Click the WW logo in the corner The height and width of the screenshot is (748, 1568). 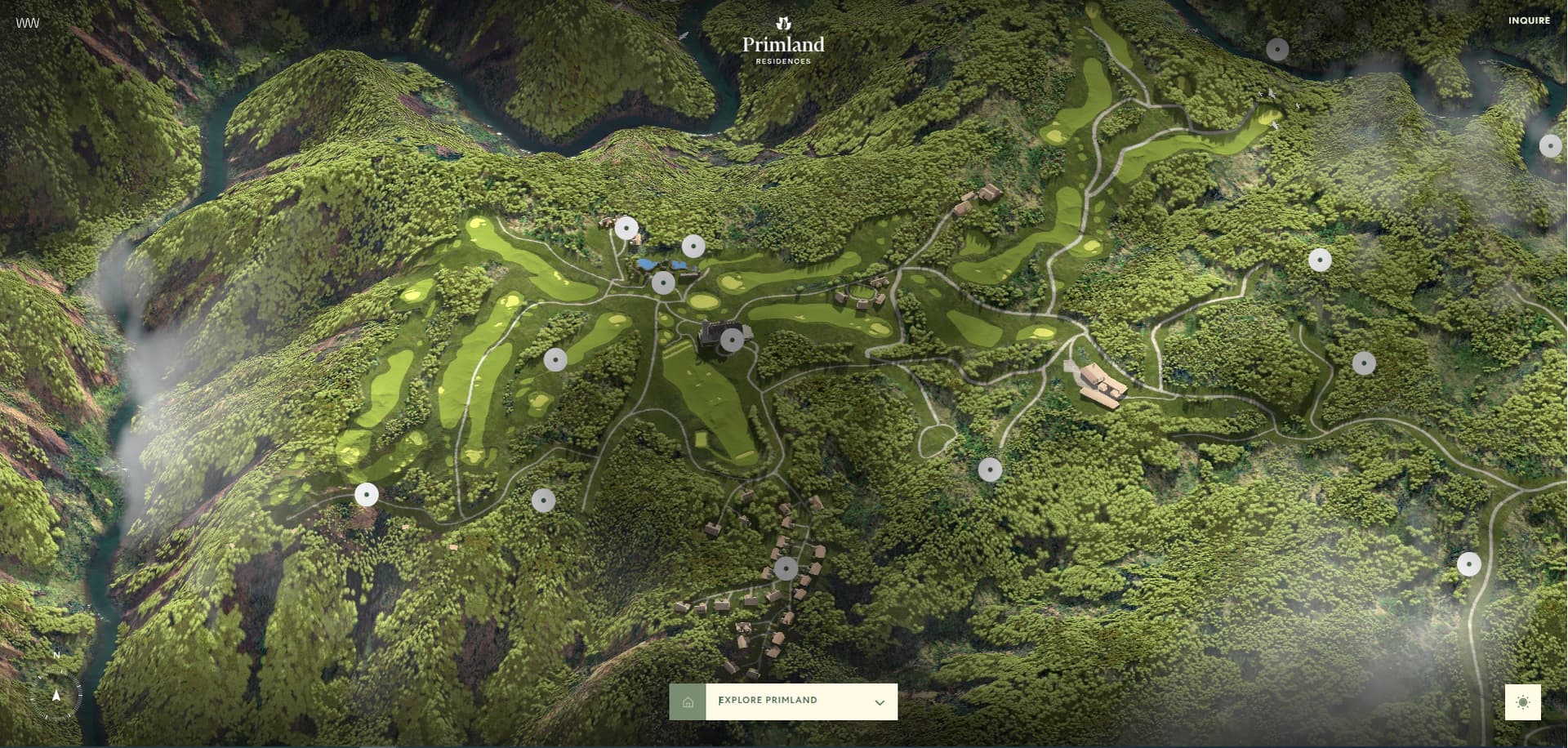[x=28, y=23]
